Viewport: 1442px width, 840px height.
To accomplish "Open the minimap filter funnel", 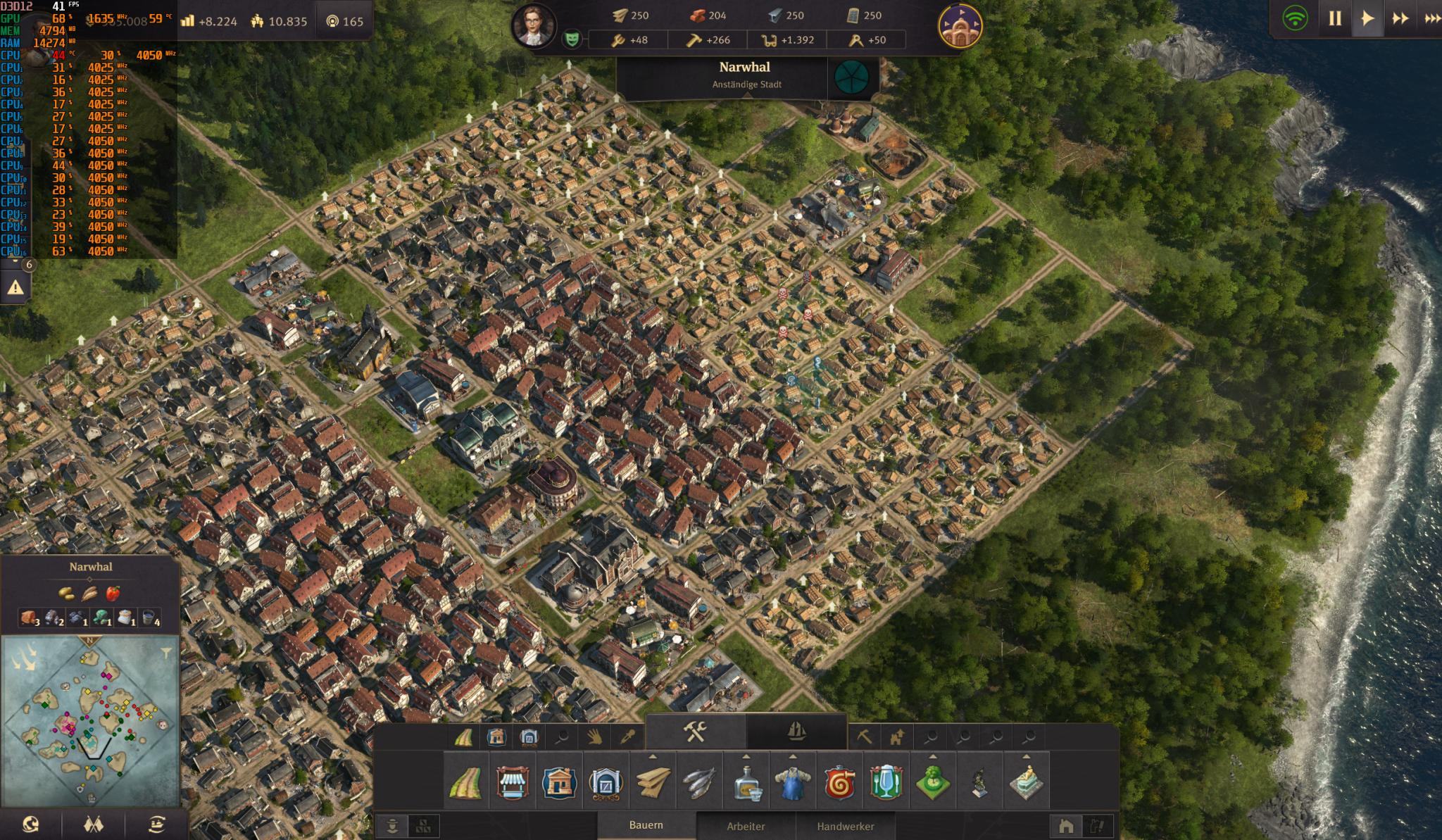I will pyautogui.click(x=166, y=653).
